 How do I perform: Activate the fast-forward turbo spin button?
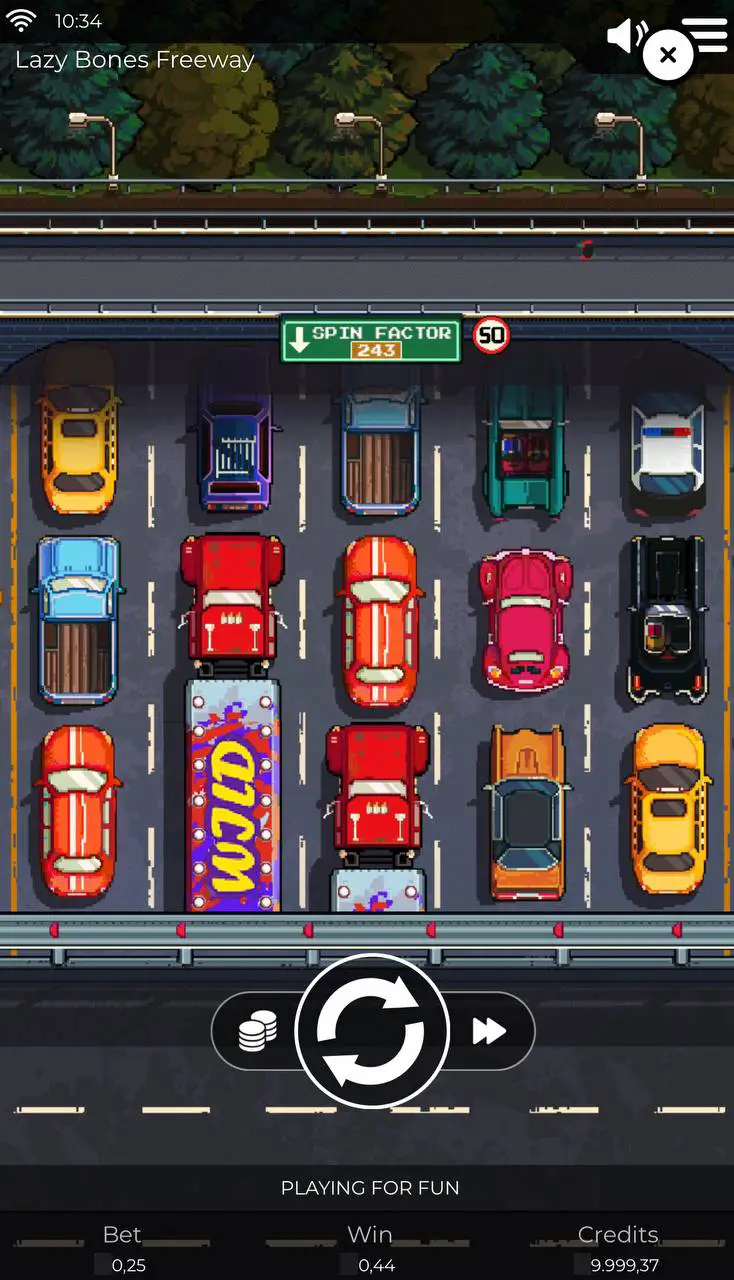pyautogui.click(x=489, y=1031)
